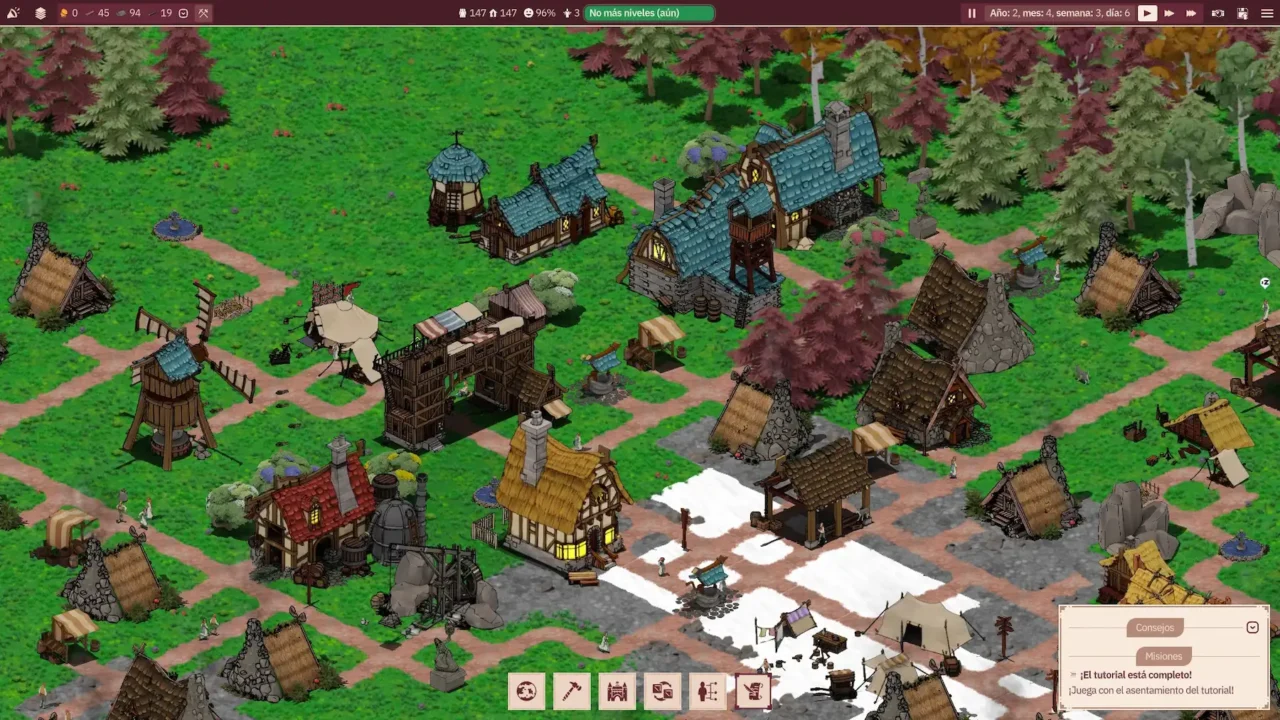
Task: Enable double speed playback
Action: [x=1168, y=12]
